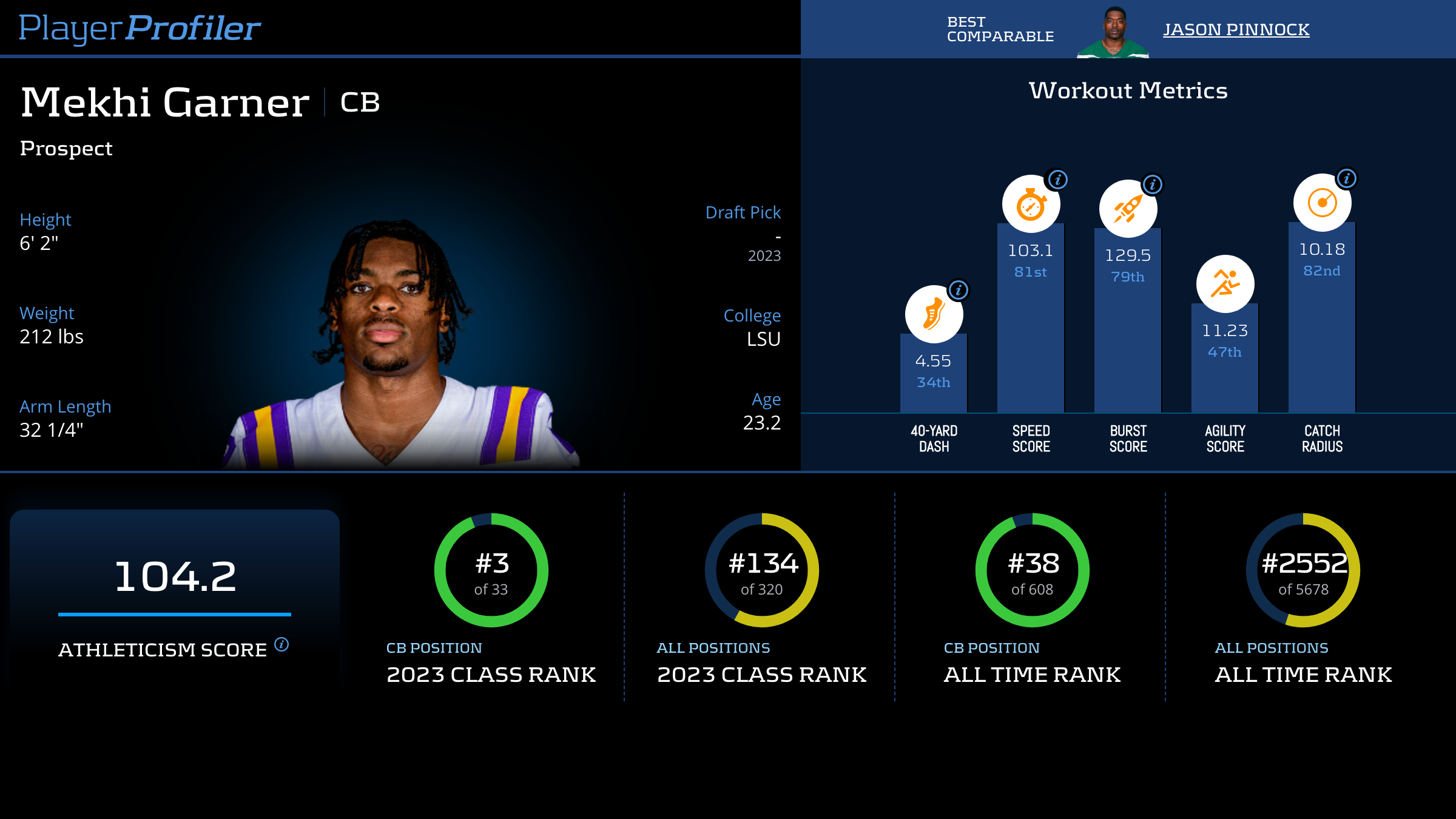Show info for the Catch Radius metric
1456x819 pixels.
1347,178
